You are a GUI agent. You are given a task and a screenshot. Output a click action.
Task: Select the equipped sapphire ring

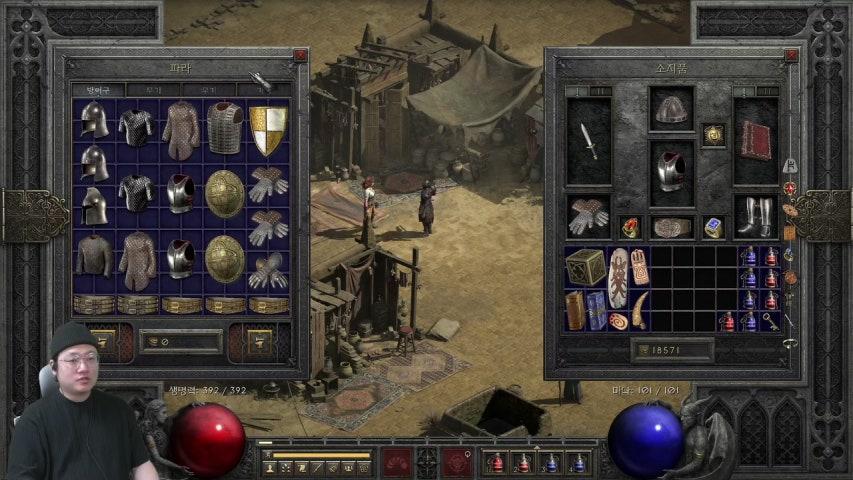tap(713, 228)
